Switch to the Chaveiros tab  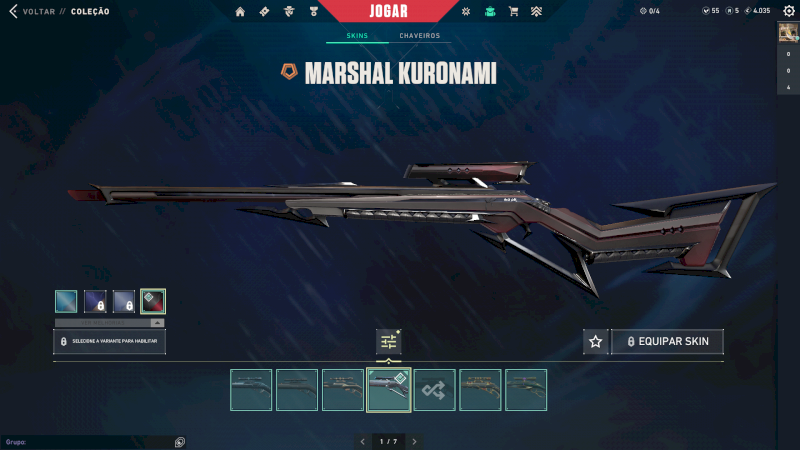point(419,36)
